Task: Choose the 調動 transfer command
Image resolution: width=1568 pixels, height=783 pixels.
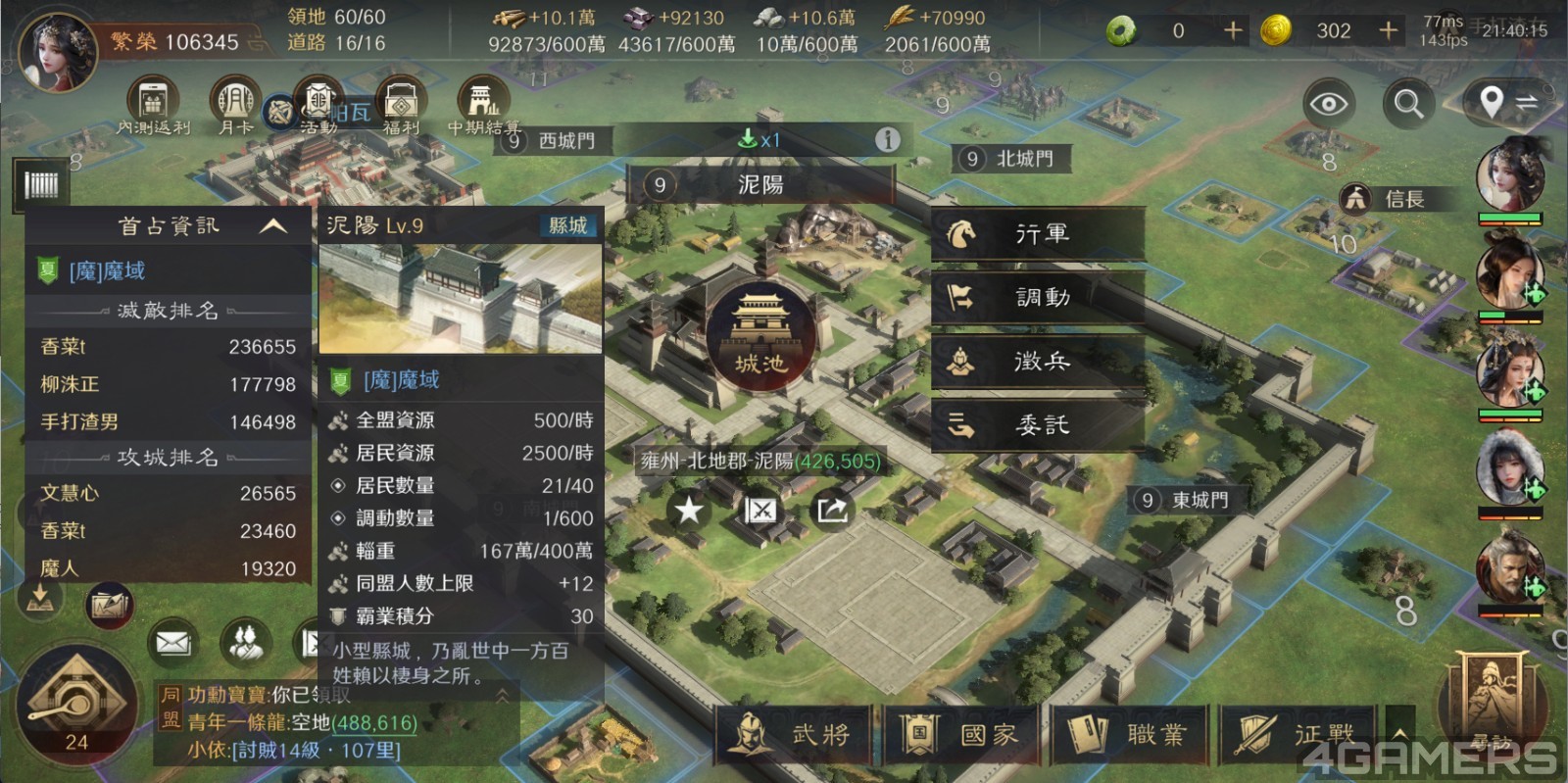Action: [x=1038, y=298]
